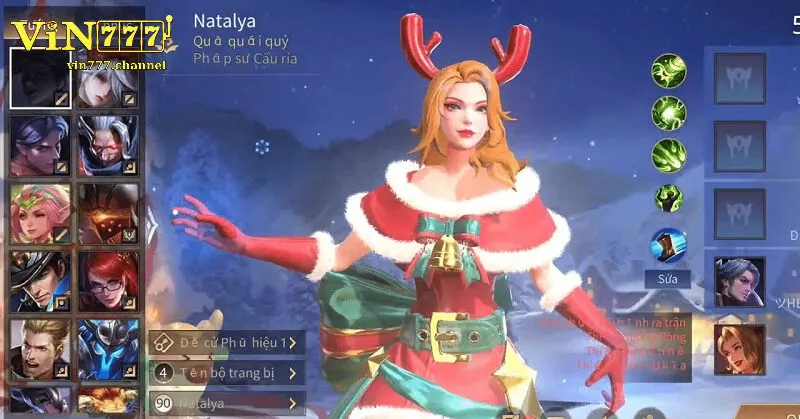Open the Đề cử Phù hiệu 1 option
The image size is (800, 419).
pos(226,343)
